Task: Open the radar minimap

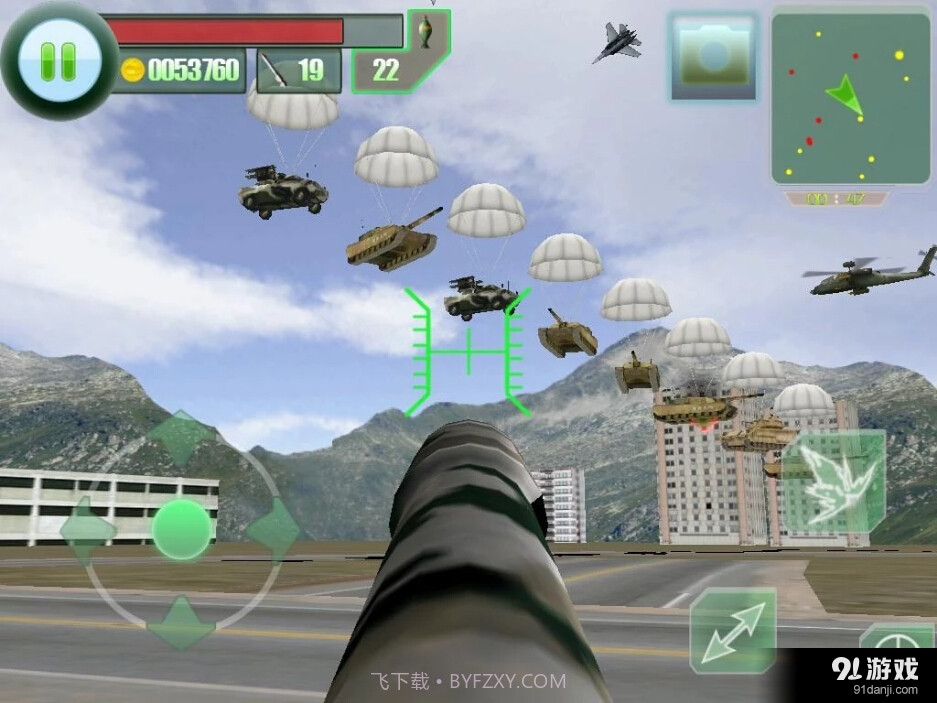Action: tap(850, 97)
